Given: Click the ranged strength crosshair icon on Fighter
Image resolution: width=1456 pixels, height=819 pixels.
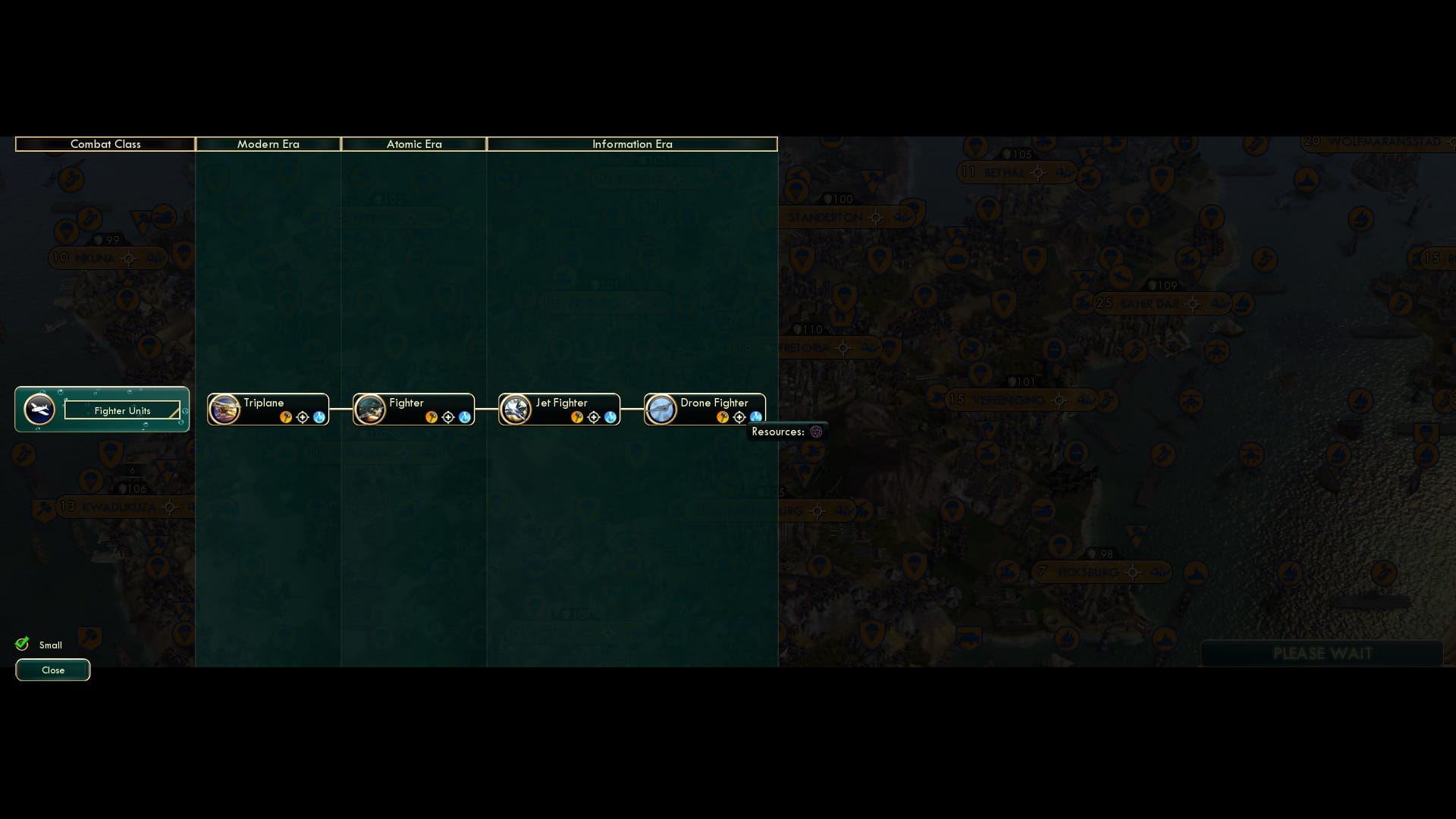Looking at the screenshot, I should 450,416.
